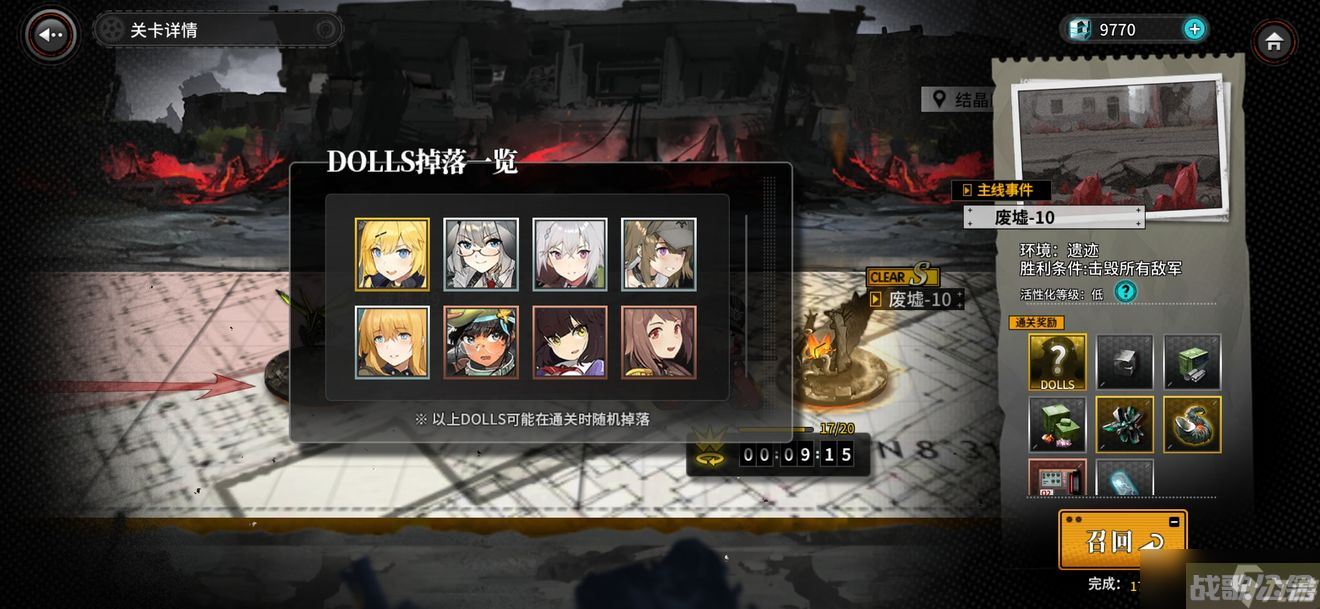Select the 废墟-10 stage node label
Viewport: 1320px width, 609px height.
click(919, 299)
